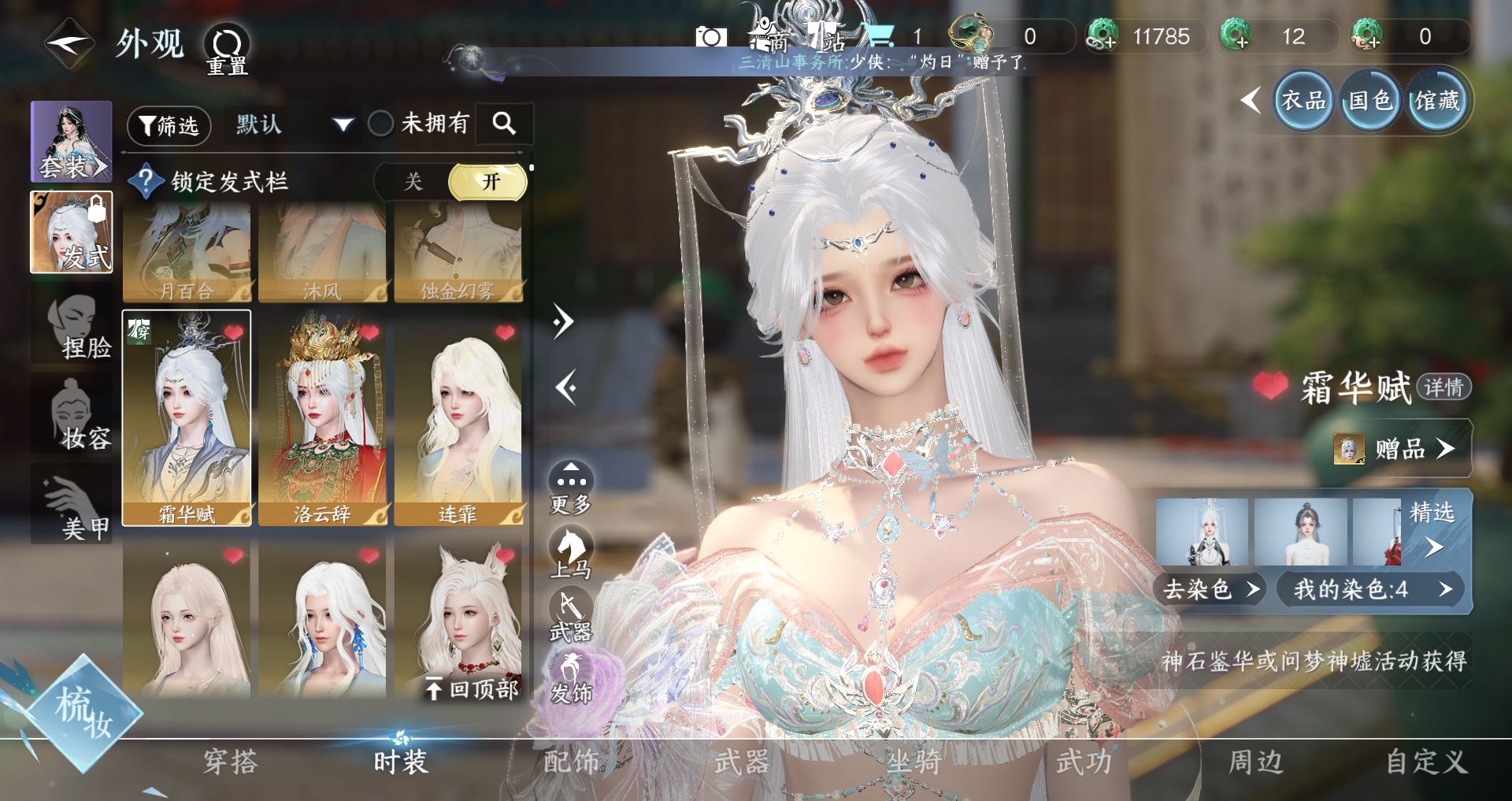Viewport: 1512px width, 801px height.
Task: View 霜华赋 详情 details
Action: 1443,388
